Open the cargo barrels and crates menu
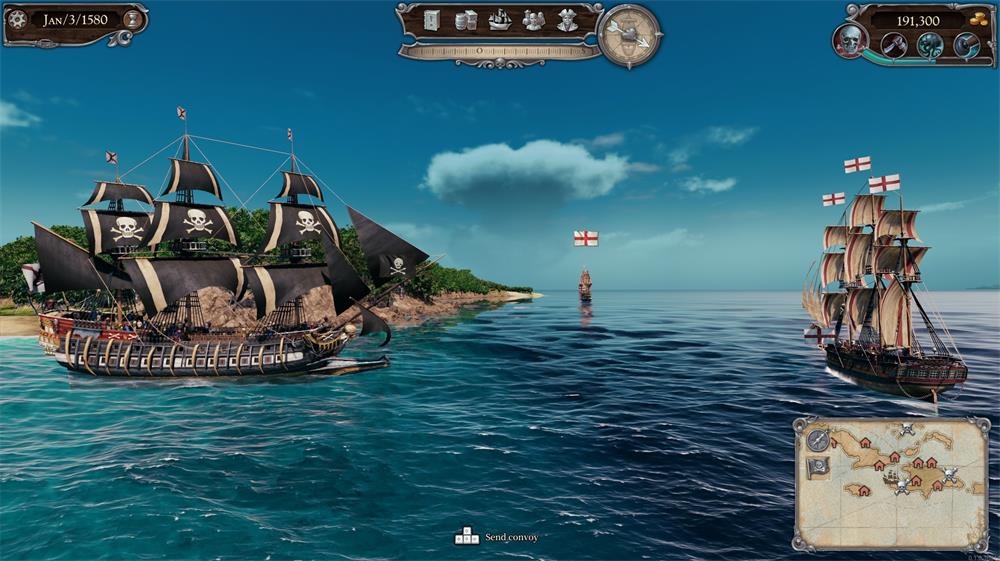The width and height of the screenshot is (1000, 561). tap(466, 20)
